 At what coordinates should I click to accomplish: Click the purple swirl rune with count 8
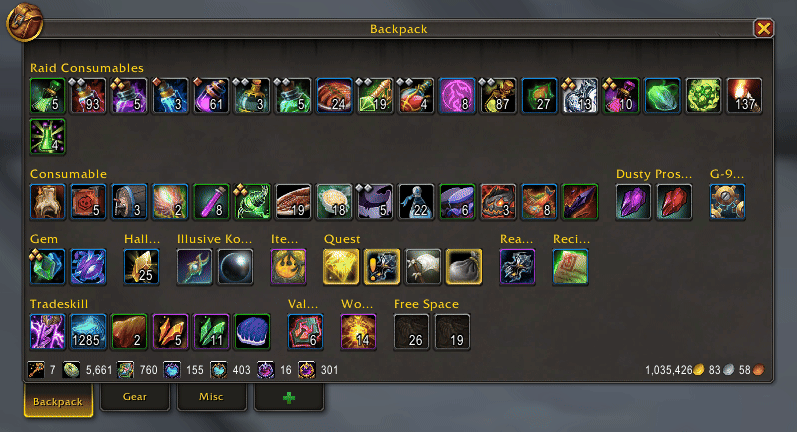[x=457, y=96]
